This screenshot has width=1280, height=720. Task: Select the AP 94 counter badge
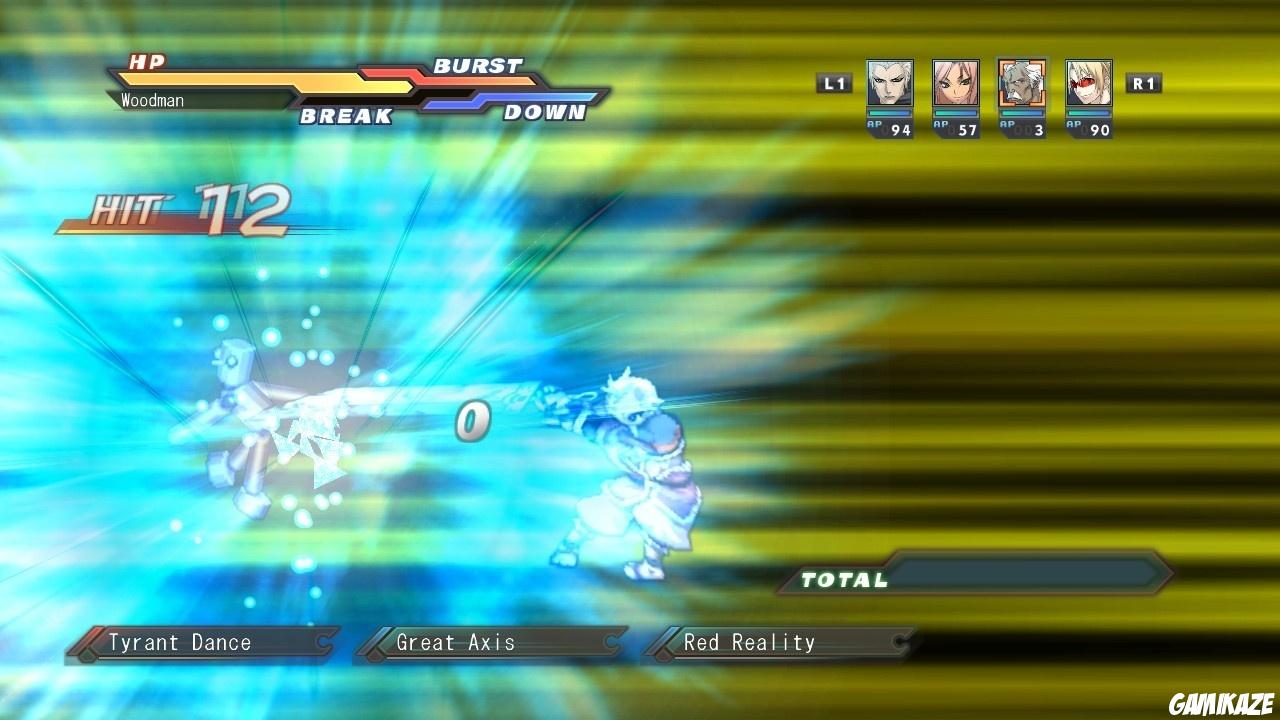click(x=890, y=128)
